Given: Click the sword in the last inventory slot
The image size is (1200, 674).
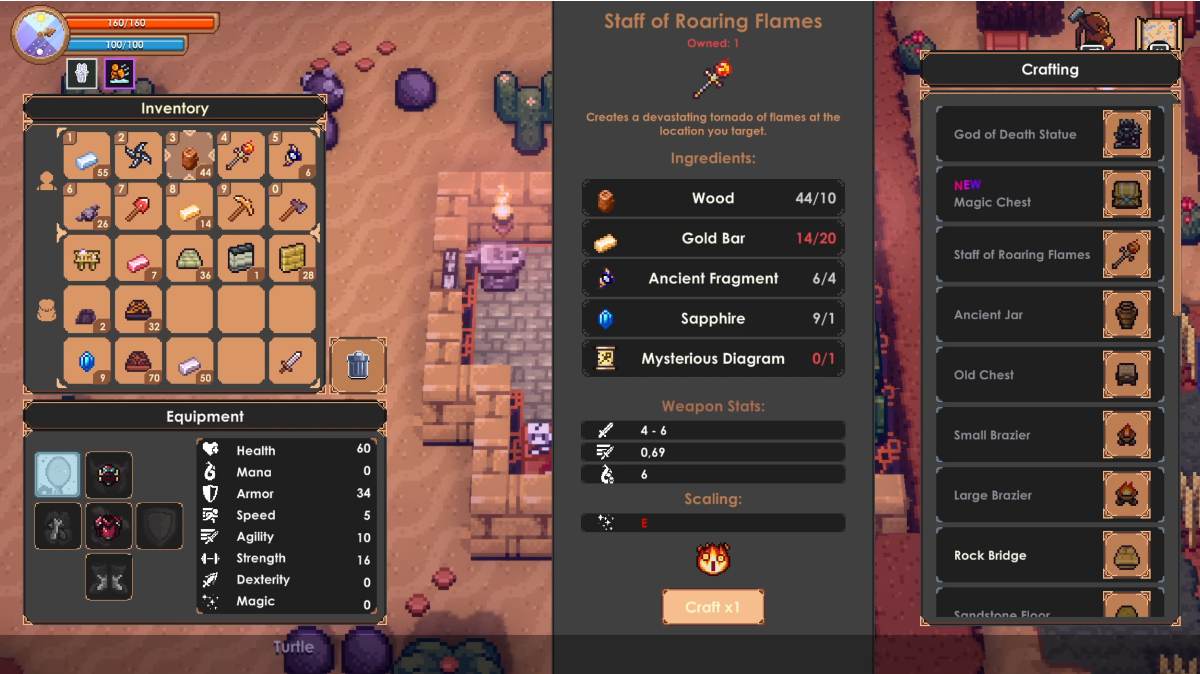Looking at the screenshot, I should (292, 362).
